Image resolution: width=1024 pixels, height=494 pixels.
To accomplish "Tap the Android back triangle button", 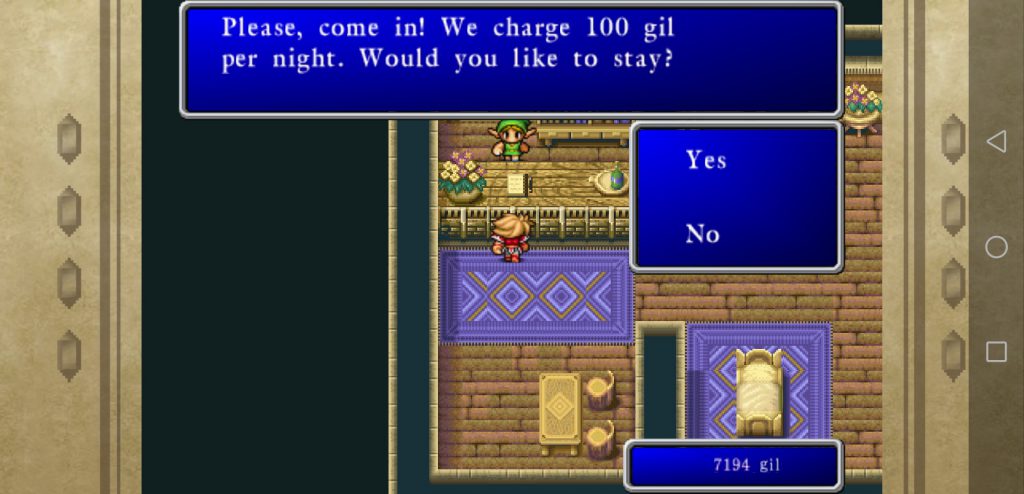I will 996,142.
